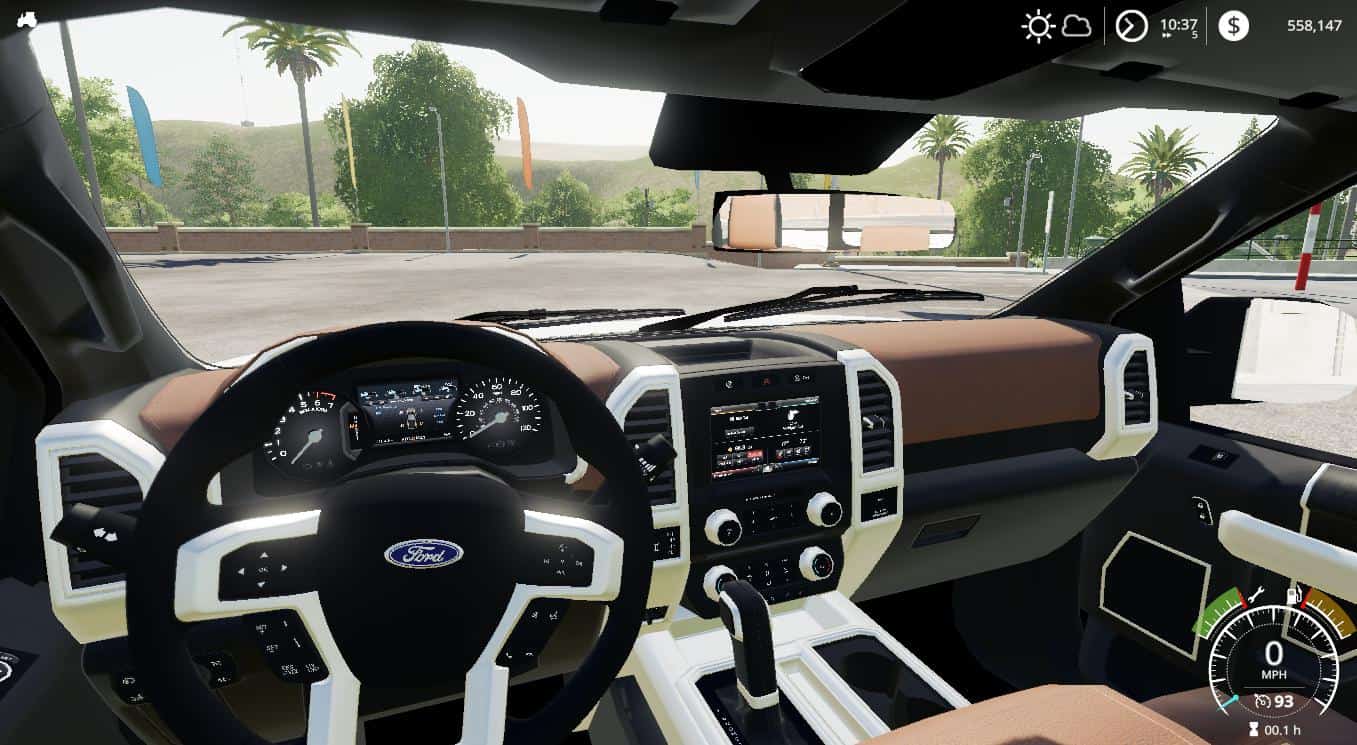Click the cloud forecast icon next to the sun
This screenshot has width=1357, height=745.
click(x=1076, y=25)
